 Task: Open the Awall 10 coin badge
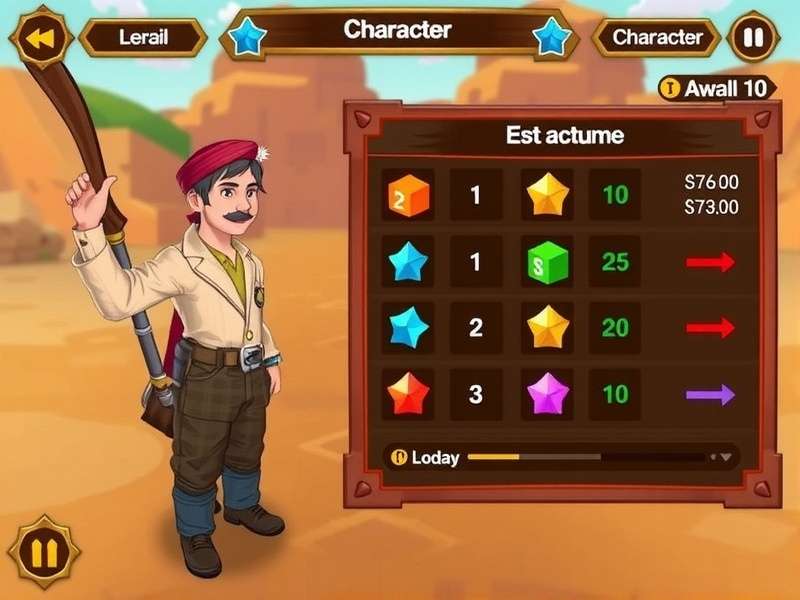pos(717,88)
